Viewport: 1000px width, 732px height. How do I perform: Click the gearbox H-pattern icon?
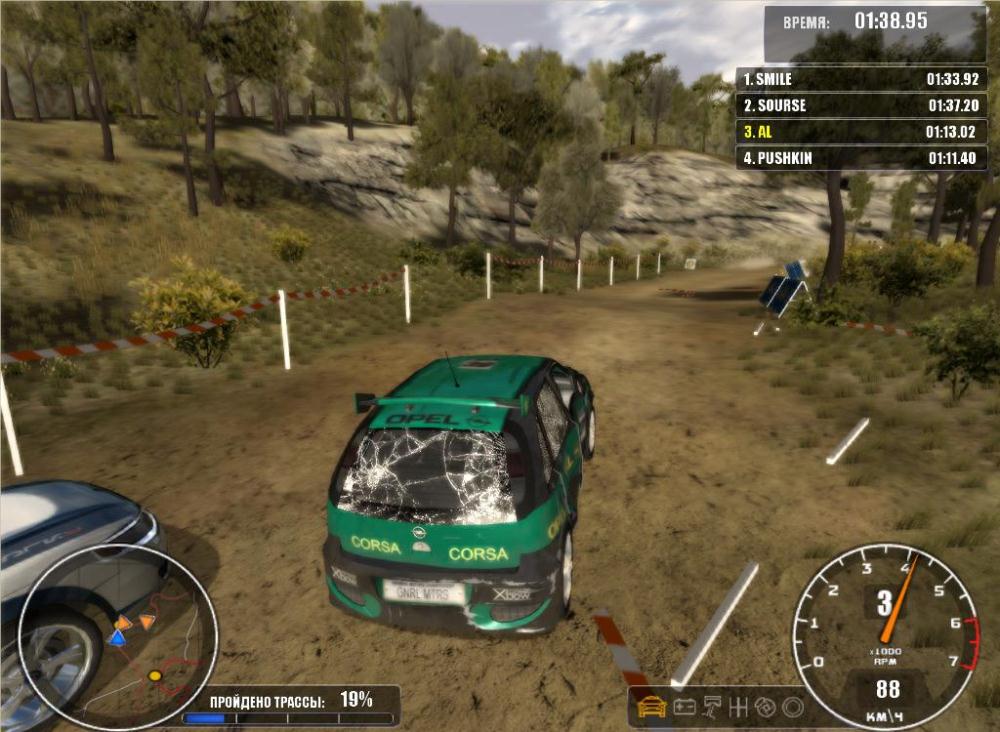click(740, 706)
